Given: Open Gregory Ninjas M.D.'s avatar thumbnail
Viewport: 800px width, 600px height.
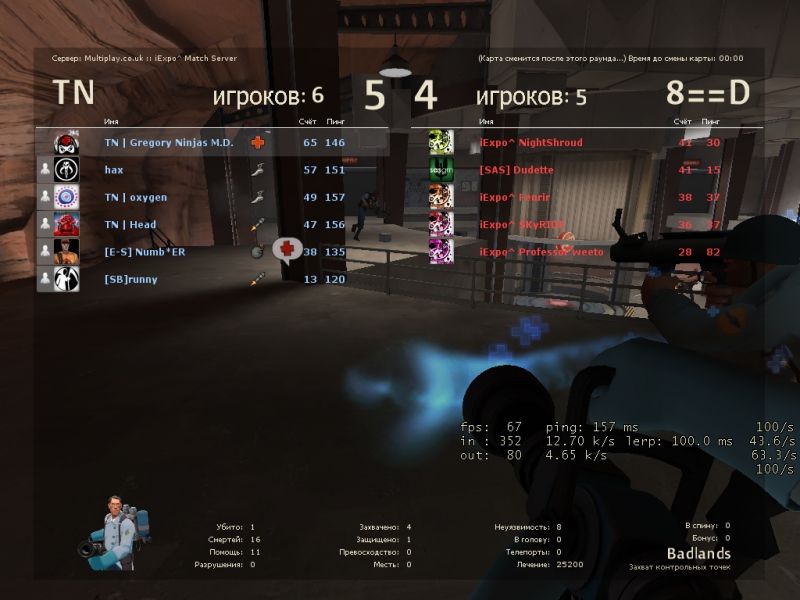Looking at the screenshot, I should [x=66, y=143].
